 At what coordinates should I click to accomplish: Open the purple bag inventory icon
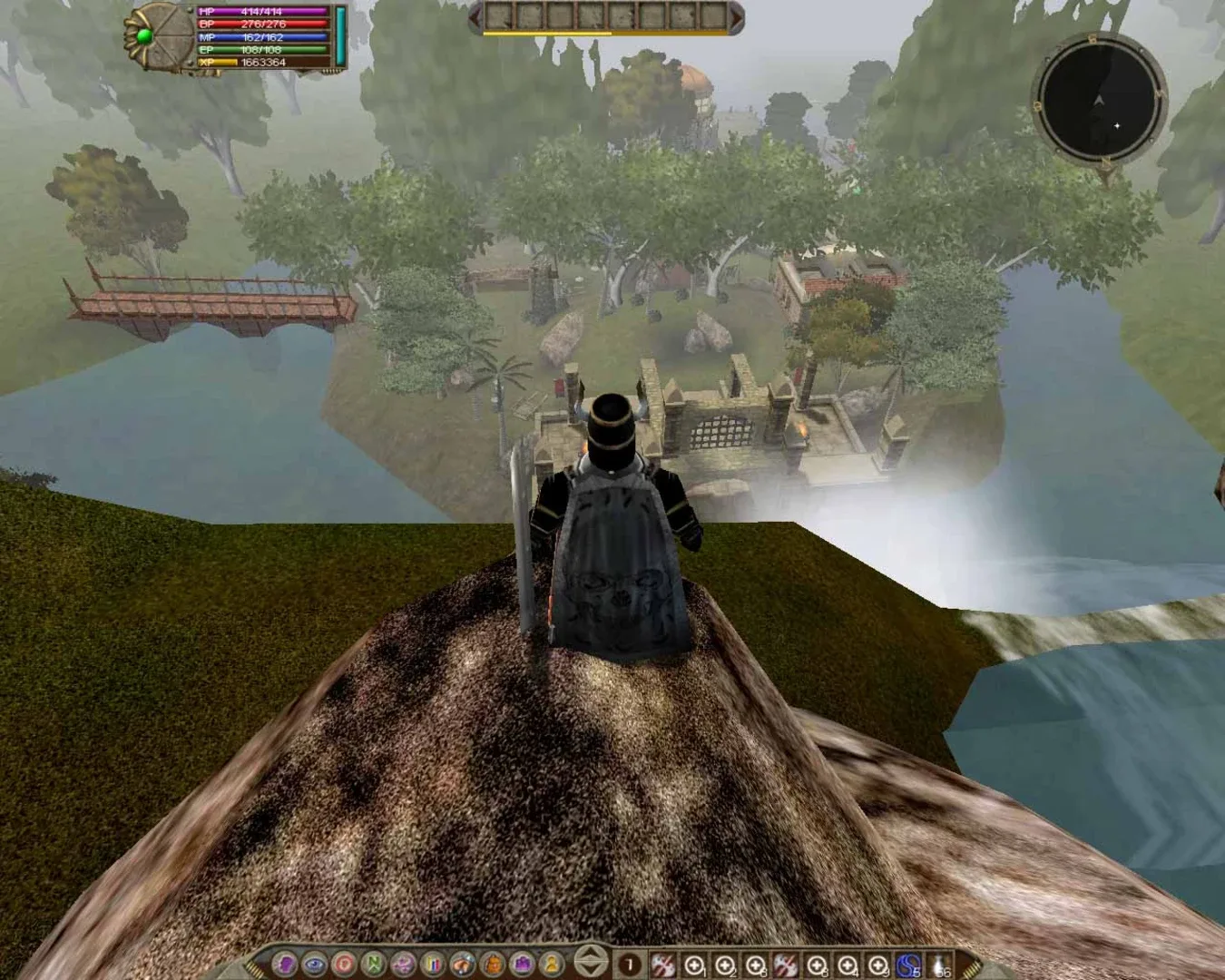pos(521,965)
